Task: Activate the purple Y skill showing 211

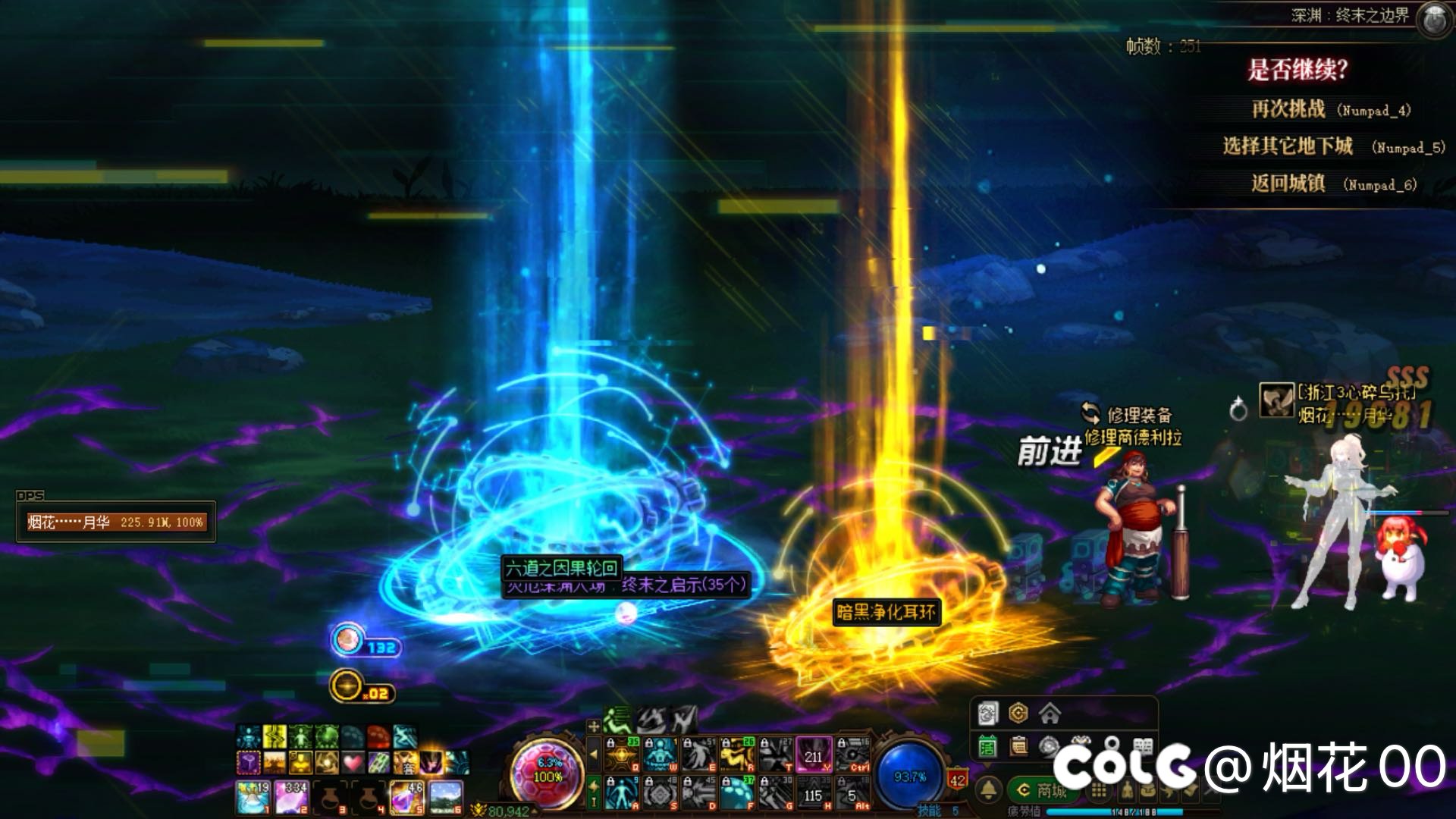Action: [814, 754]
